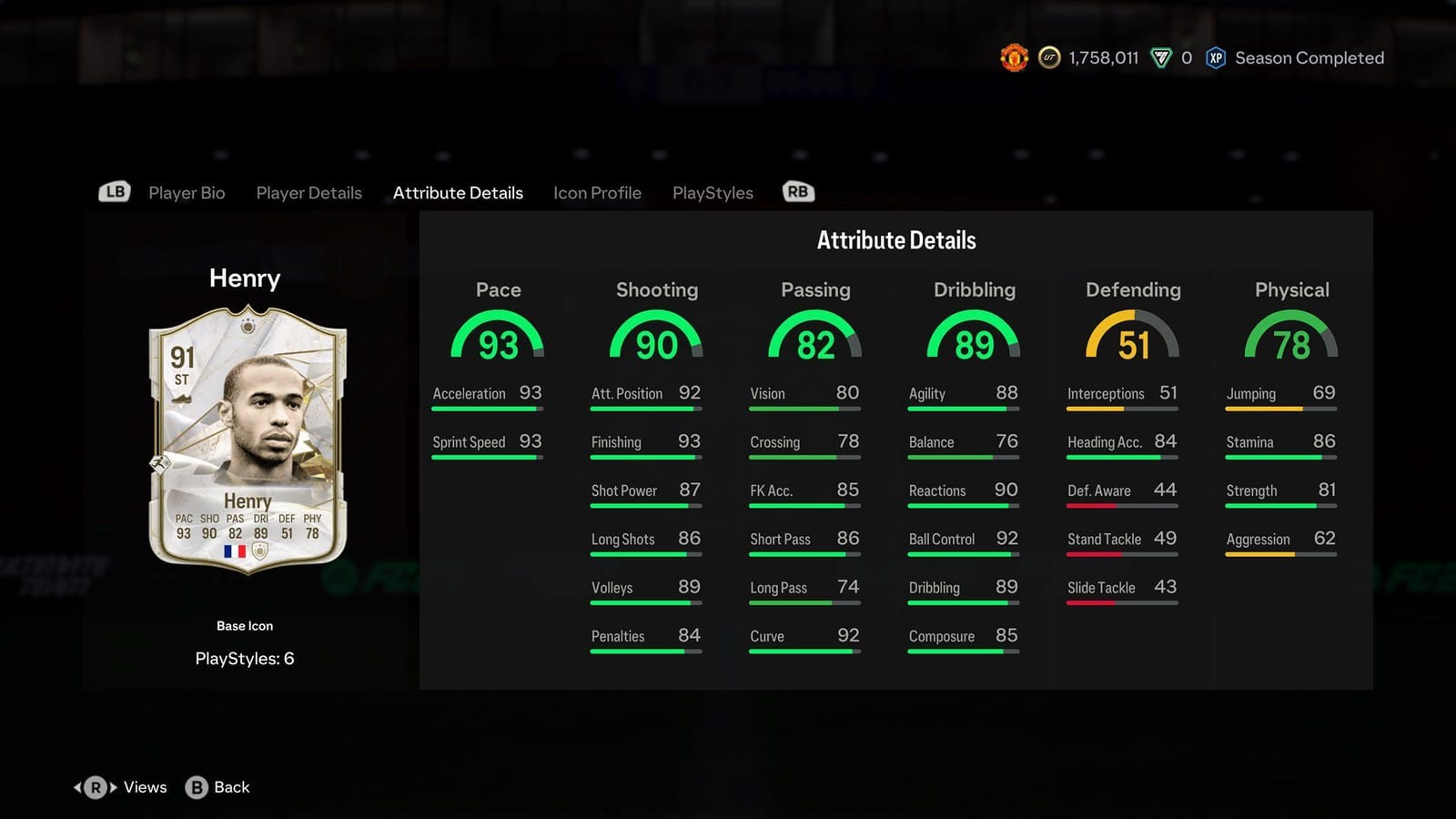
Task: Select Henry's player card thumbnail
Action: (x=246, y=437)
